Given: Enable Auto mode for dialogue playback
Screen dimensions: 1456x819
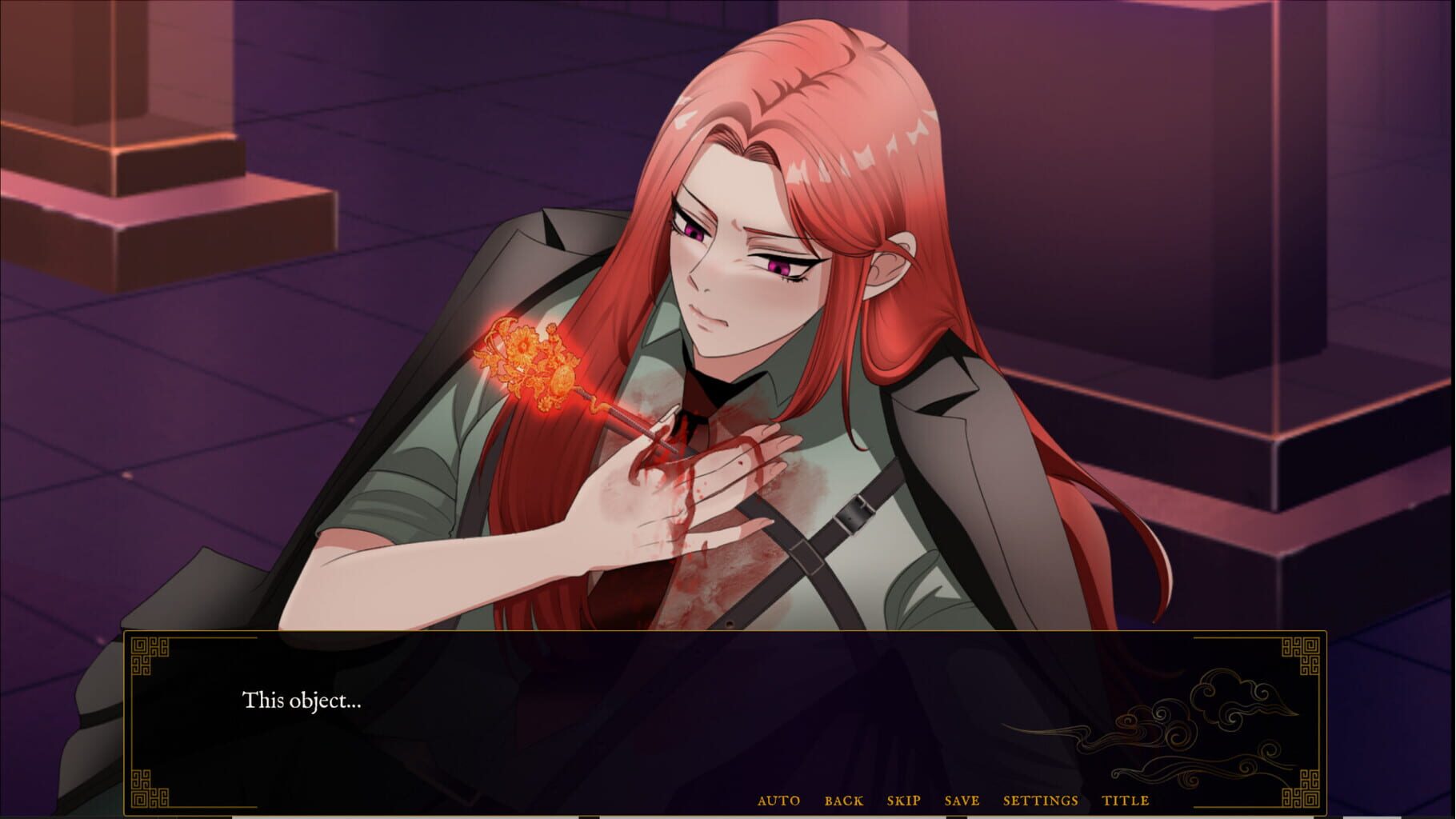Looking at the screenshot, I should click(x=779, y=800).
